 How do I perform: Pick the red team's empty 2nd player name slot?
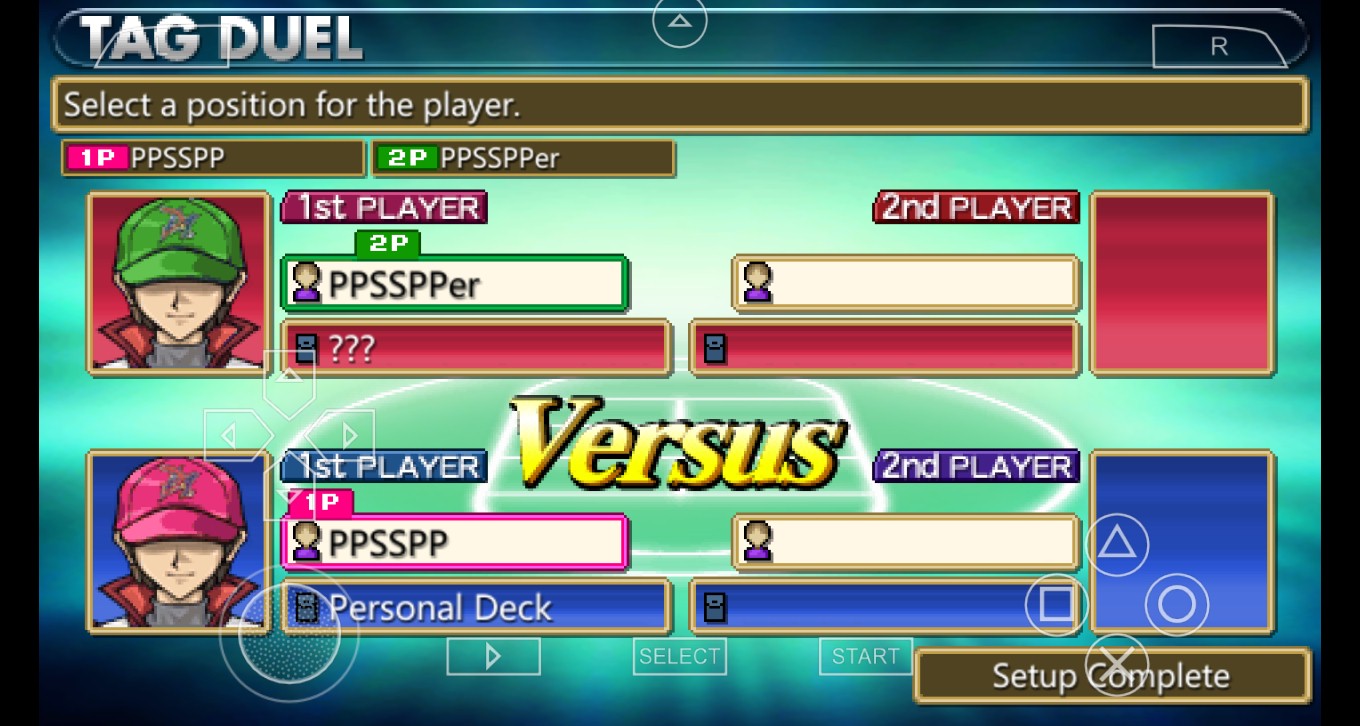906,284
